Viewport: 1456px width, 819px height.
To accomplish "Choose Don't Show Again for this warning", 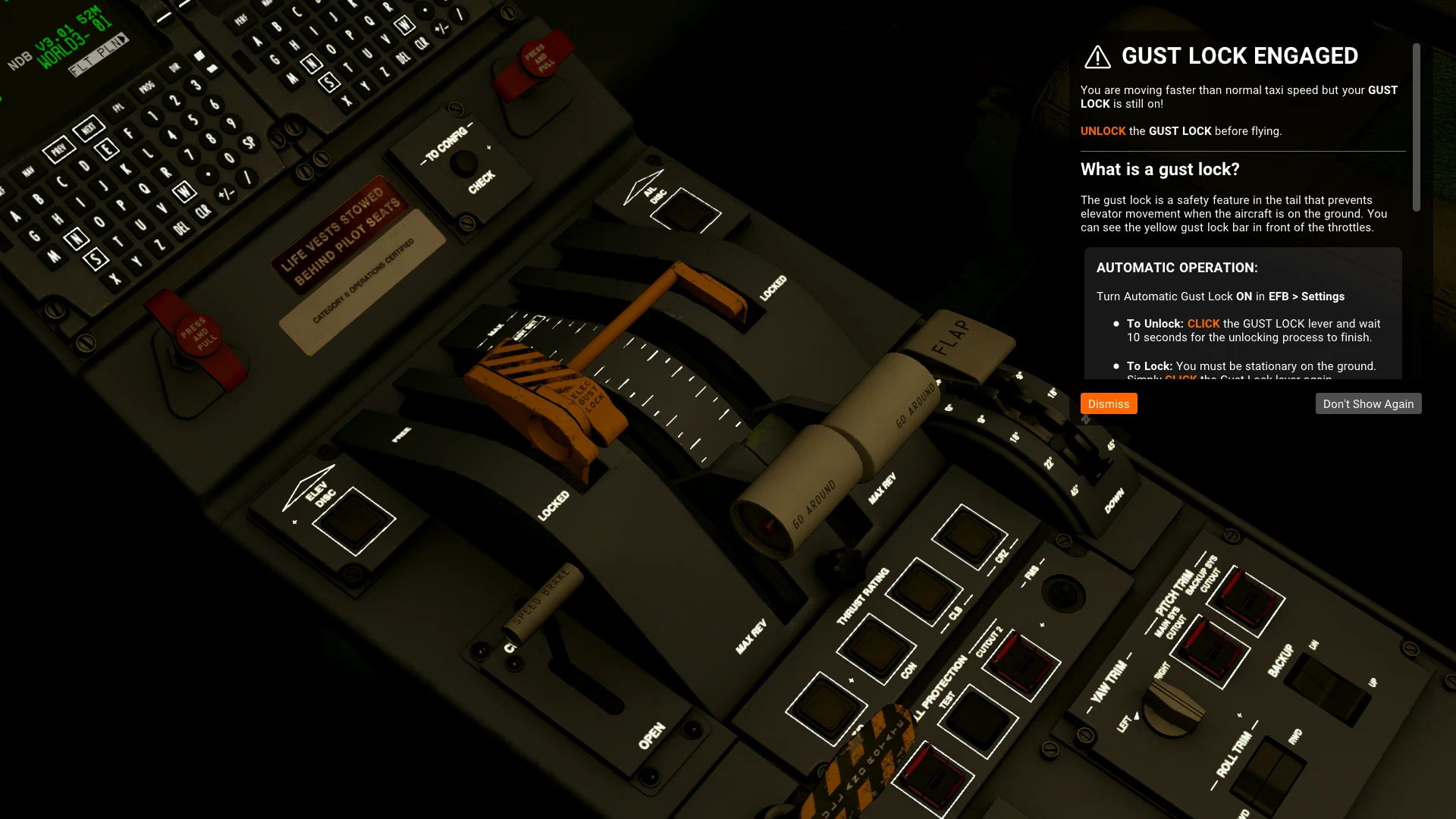I will pos(1367,403).
